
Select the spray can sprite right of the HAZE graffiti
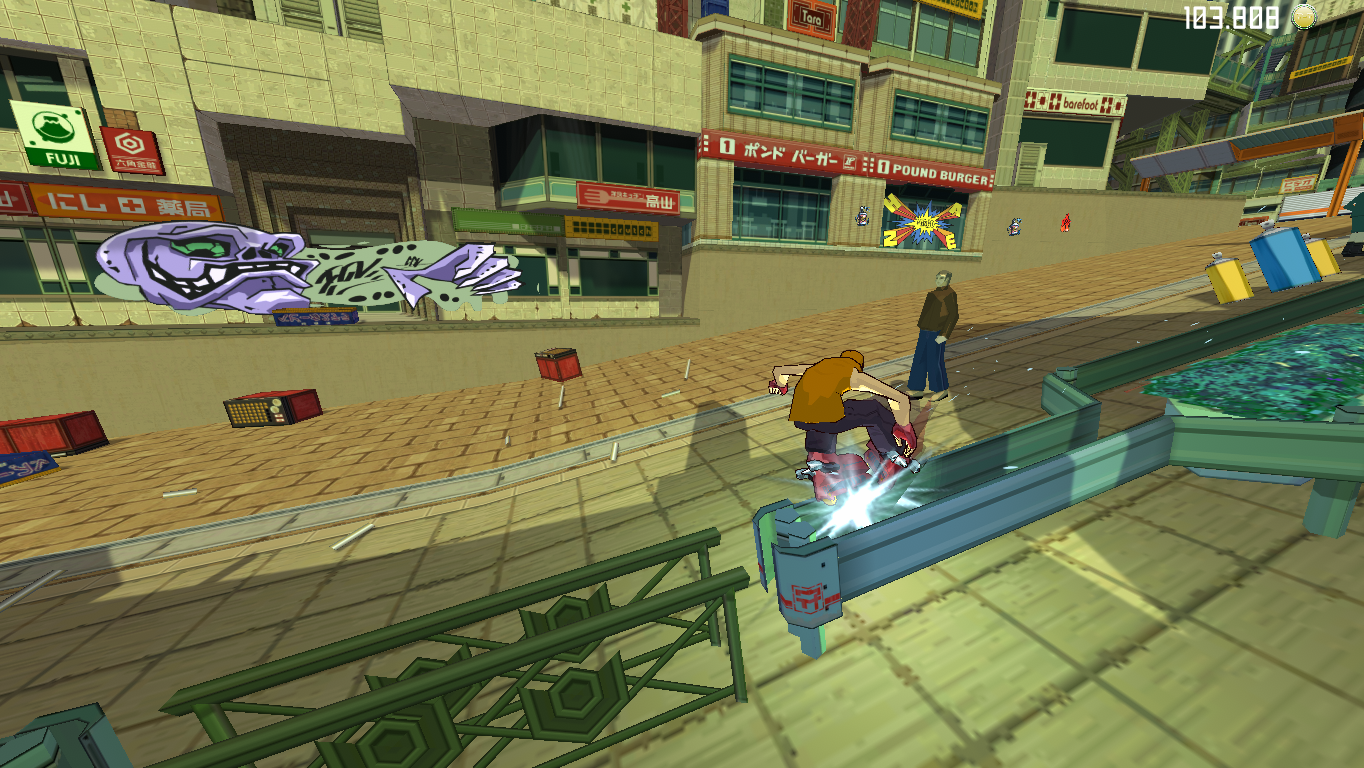point(1014,227)
